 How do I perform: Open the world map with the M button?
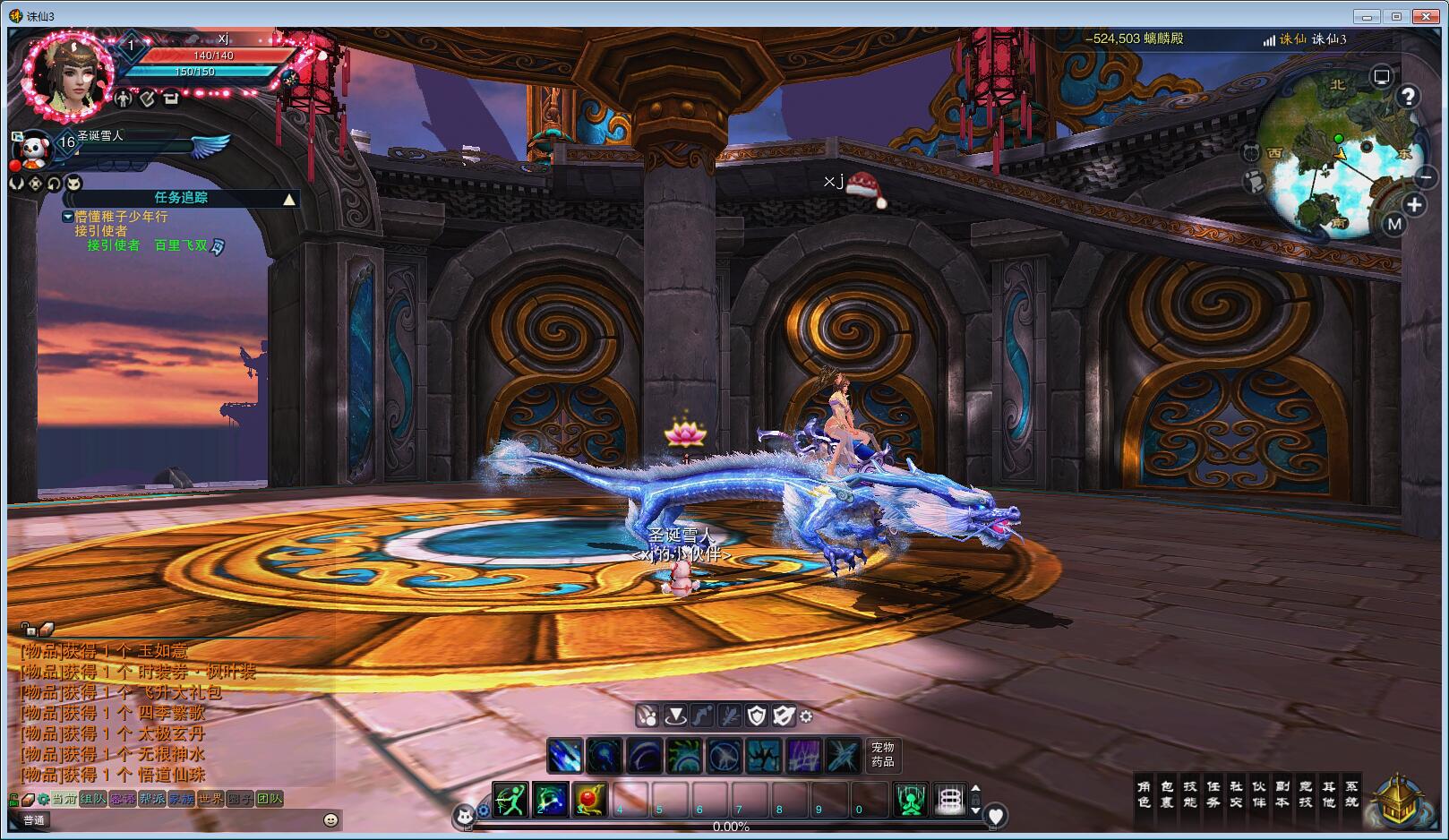point(1393,224)
